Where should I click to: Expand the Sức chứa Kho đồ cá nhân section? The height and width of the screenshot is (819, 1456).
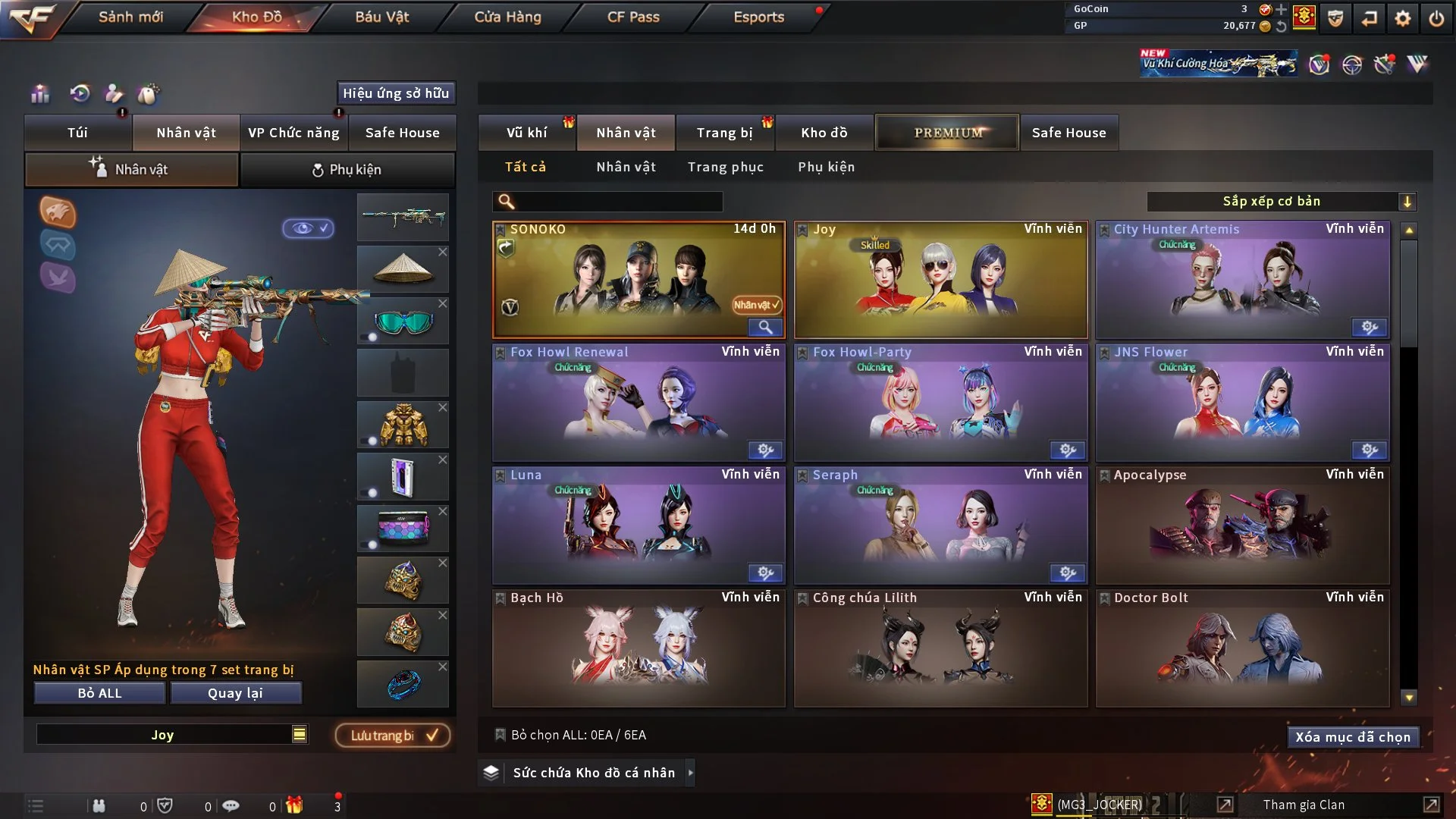(x=690, y=773)
